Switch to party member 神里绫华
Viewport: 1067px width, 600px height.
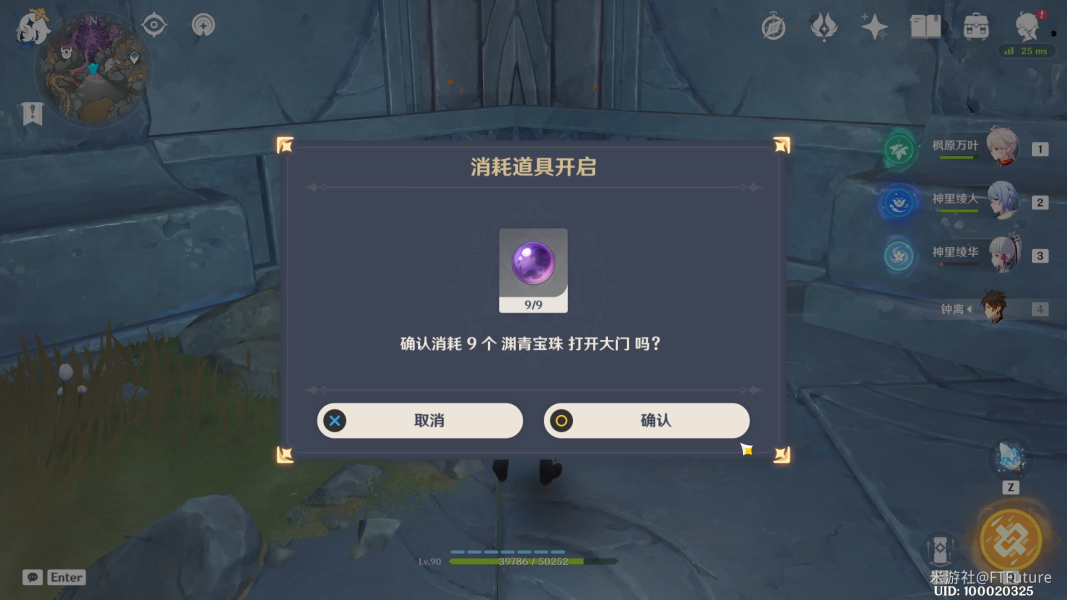tap(1001, 254)
